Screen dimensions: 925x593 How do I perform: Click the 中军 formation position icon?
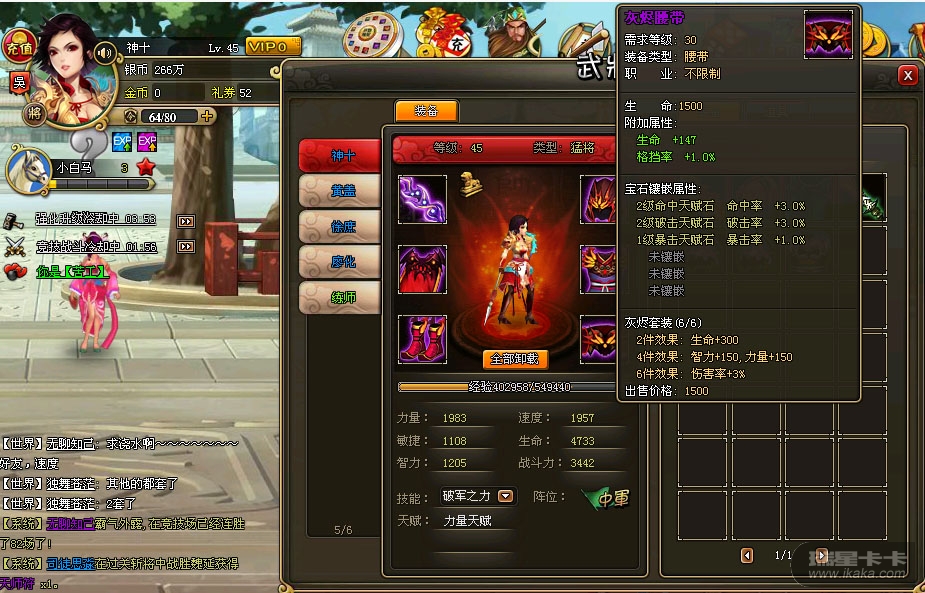(607, 498)
